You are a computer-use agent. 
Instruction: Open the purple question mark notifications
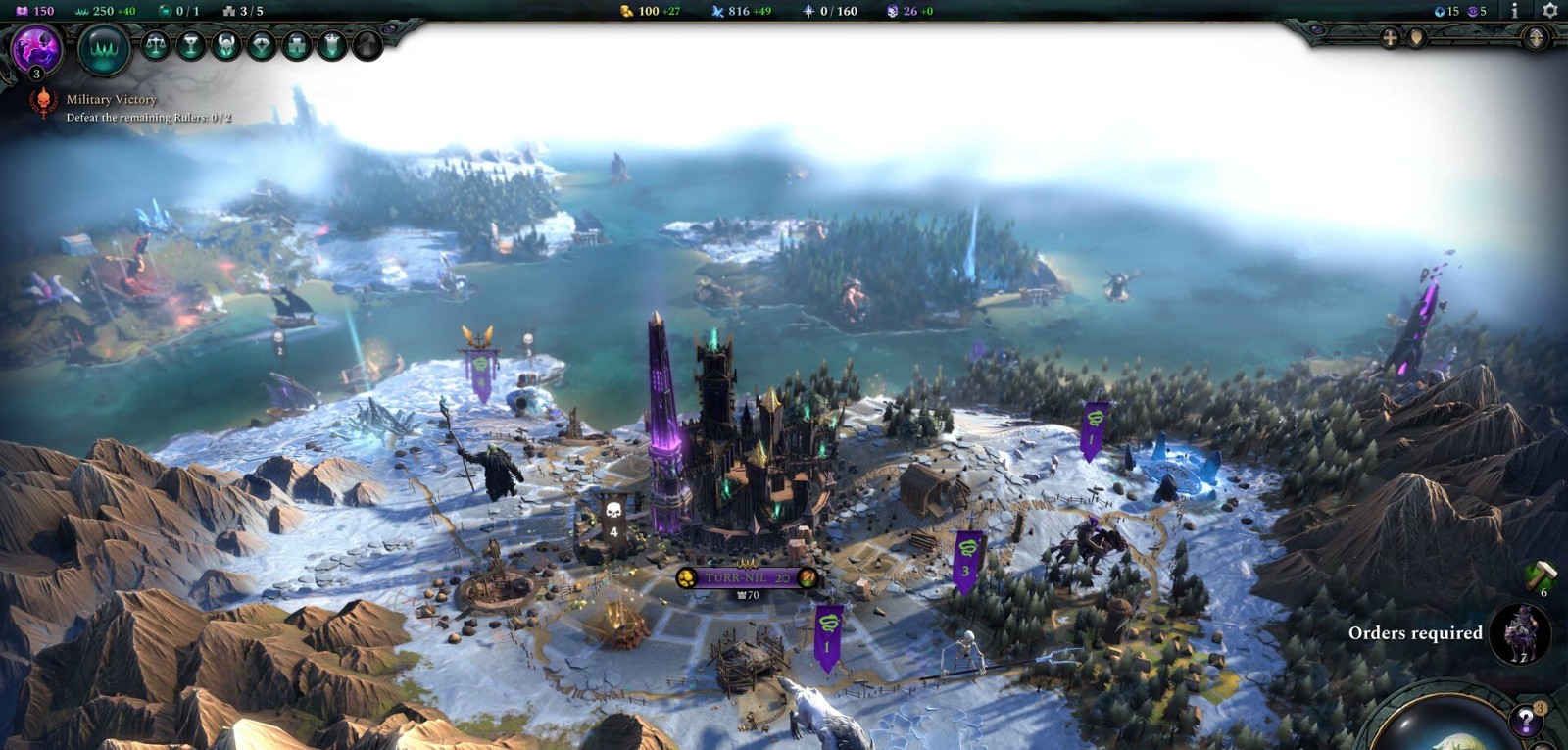(1526, 721)
